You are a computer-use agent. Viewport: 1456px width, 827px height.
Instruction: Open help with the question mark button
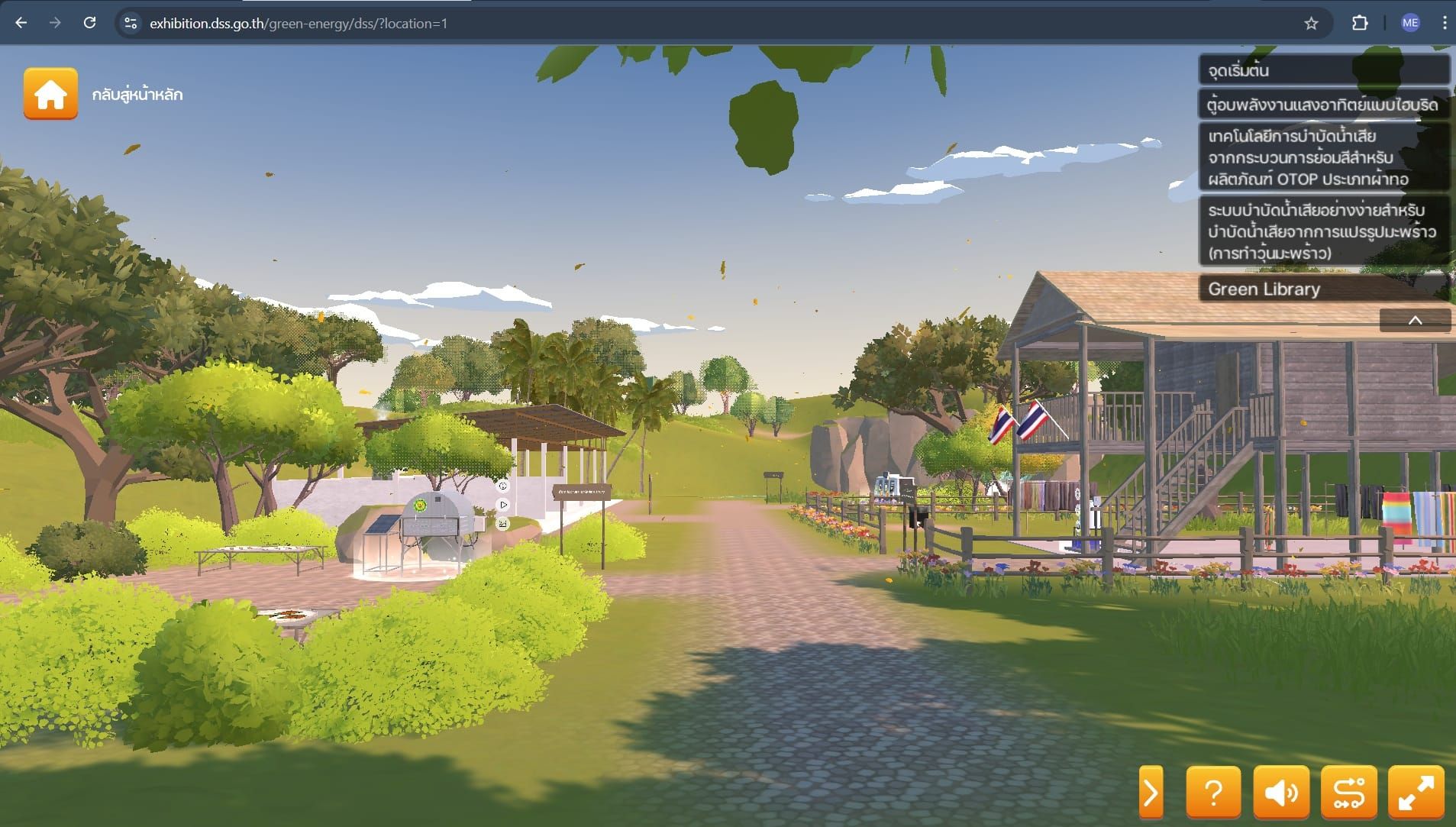tap(1213, 793)
